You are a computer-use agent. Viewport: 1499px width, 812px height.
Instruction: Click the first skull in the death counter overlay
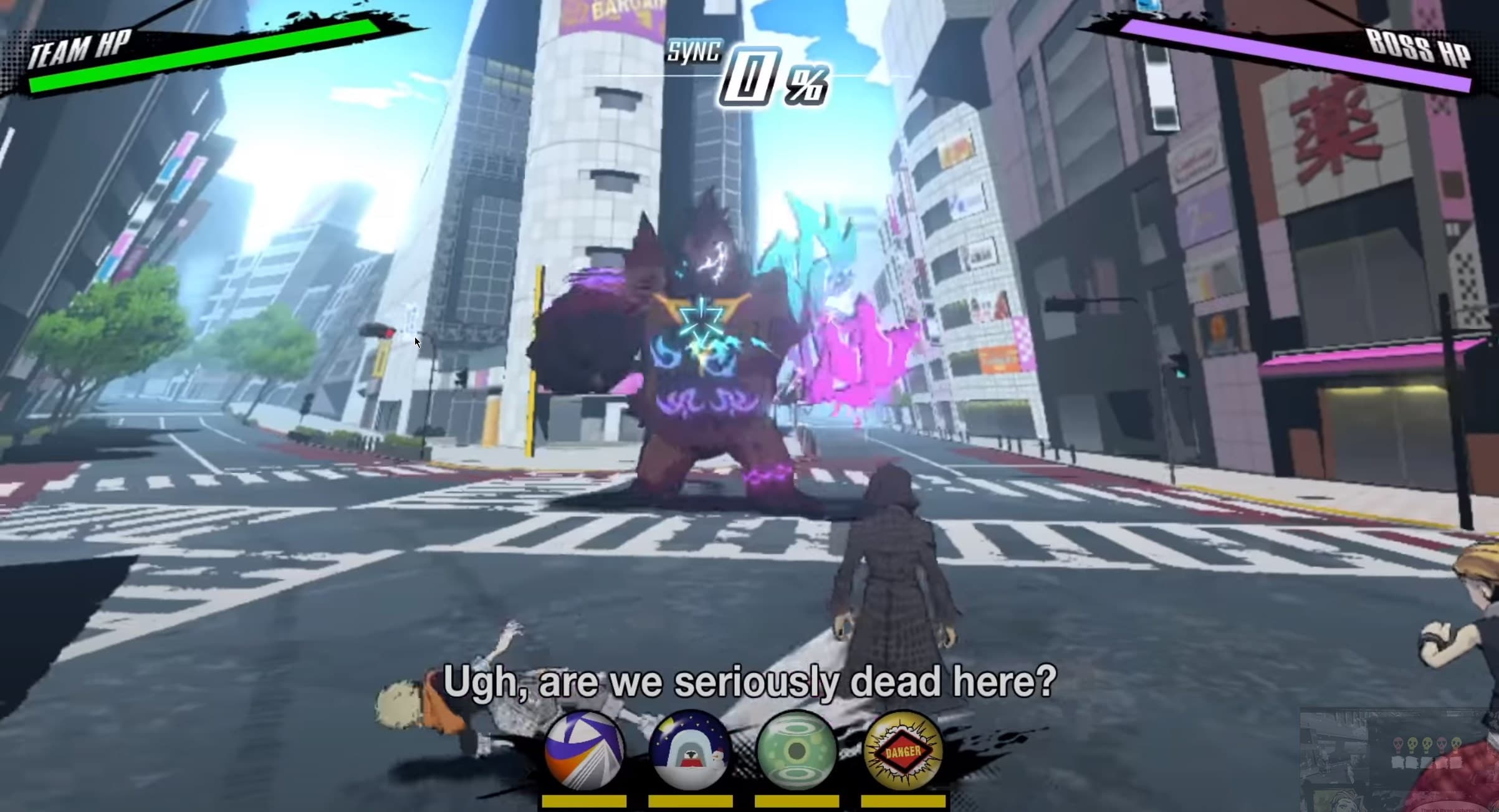[1399, 743]
